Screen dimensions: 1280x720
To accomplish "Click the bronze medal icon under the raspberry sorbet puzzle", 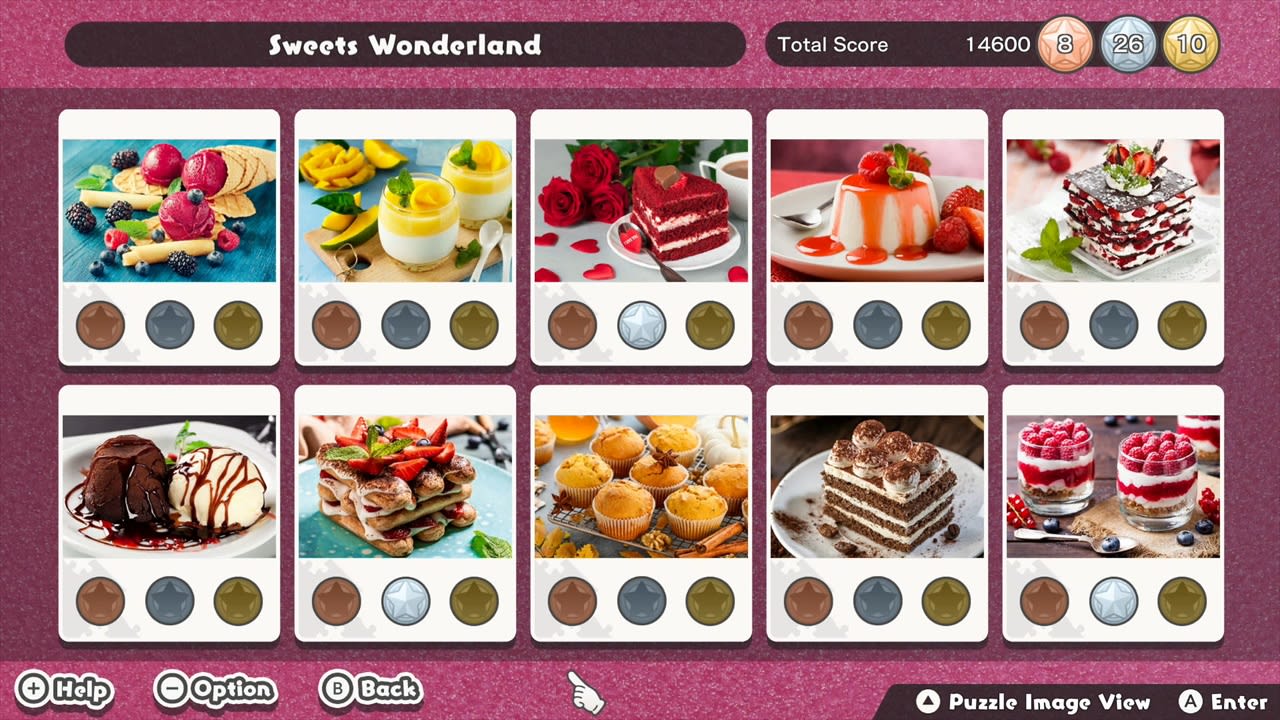I will coord(100,323).
